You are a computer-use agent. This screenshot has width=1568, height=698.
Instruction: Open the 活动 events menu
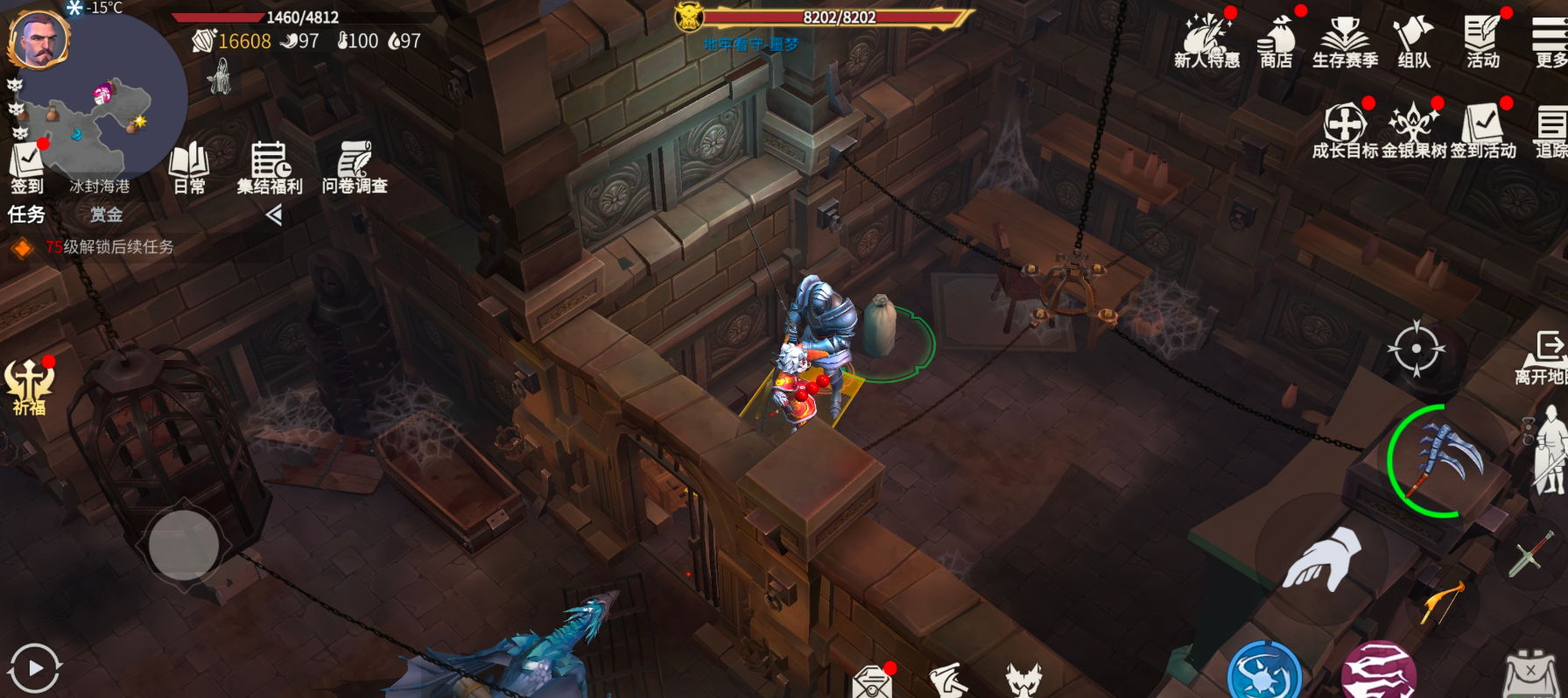pos(1483,40)
